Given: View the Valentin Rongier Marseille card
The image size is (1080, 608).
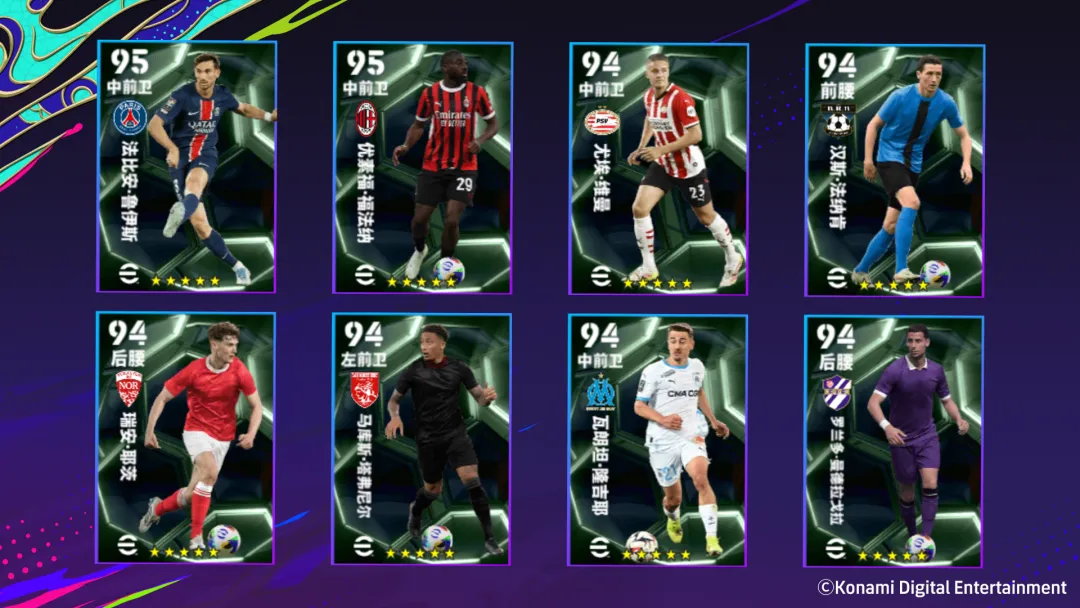Looking at the screenshot, I should click(x=657, y=440).
